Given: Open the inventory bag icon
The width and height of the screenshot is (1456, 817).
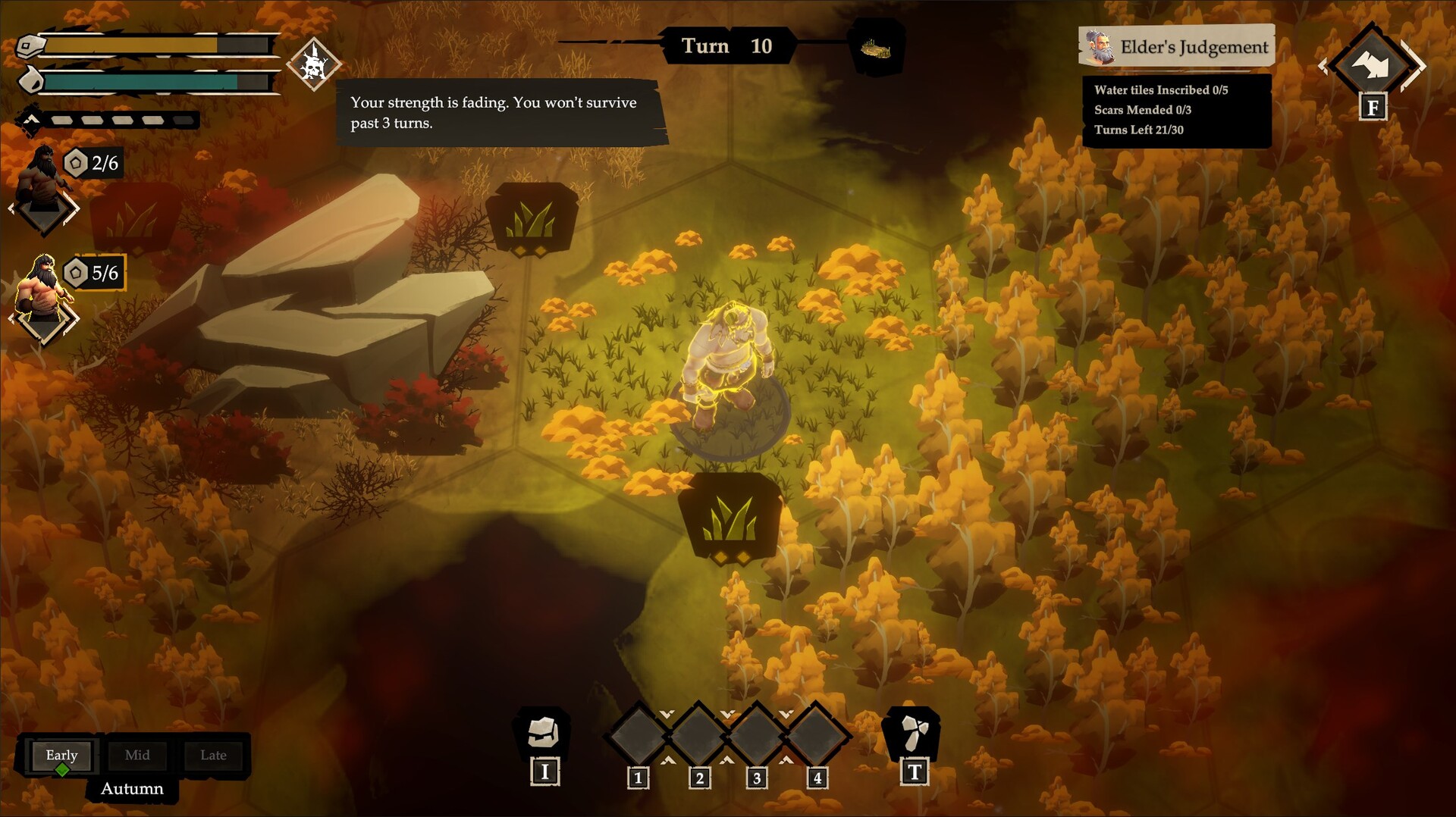Looking at the screenshot, I should tap(543, 732).
